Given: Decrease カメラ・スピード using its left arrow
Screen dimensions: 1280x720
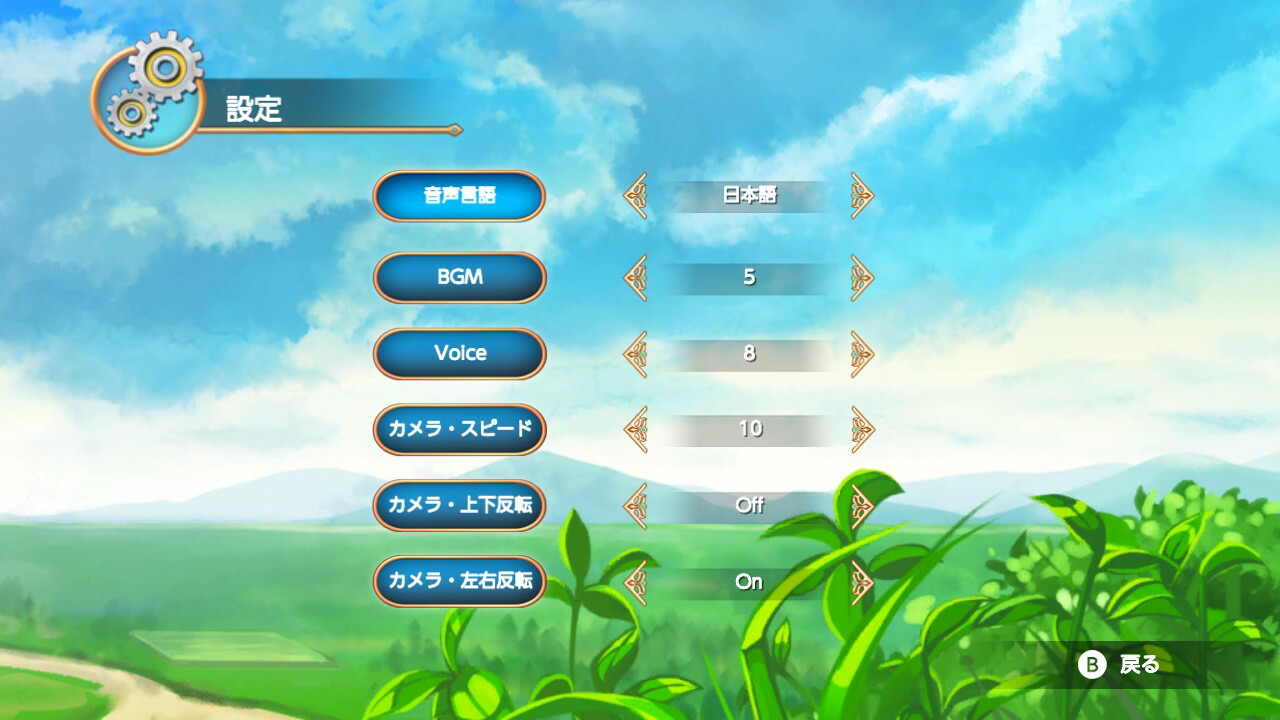Looking at the screenshot, I should click(634, 429).
